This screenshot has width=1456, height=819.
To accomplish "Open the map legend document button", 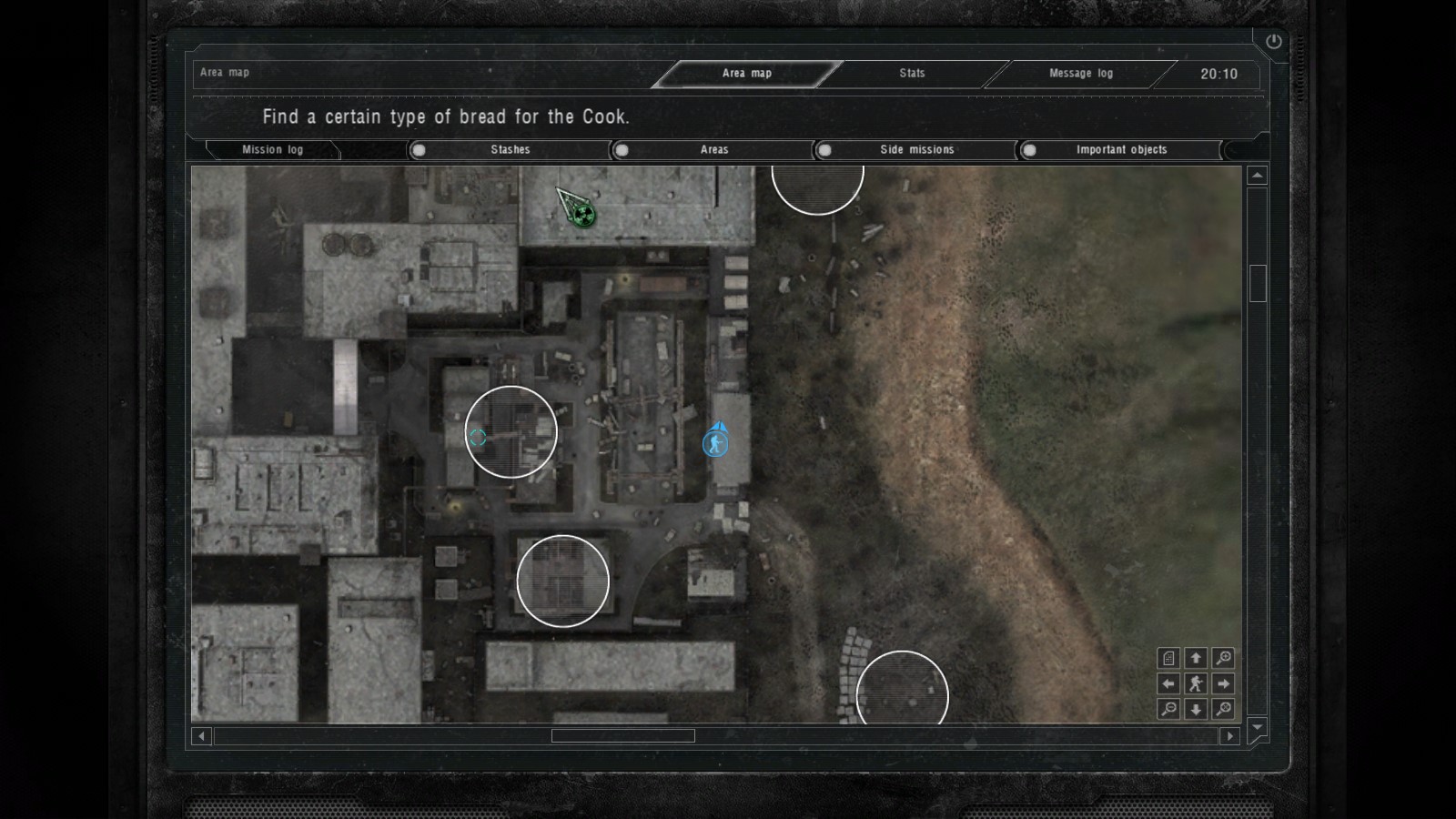I will point(1169,658).
